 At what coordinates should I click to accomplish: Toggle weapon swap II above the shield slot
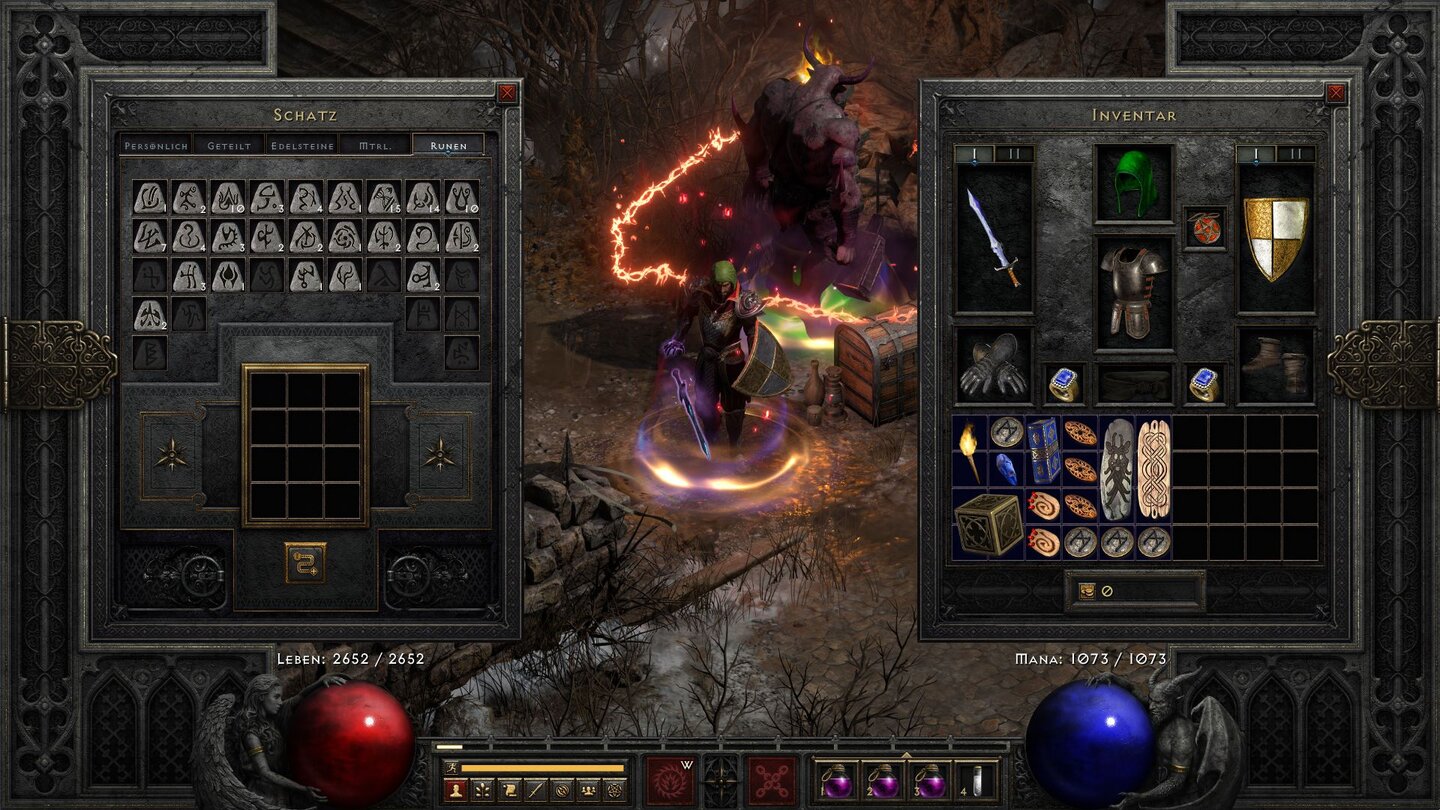(x=1296, y=153)
